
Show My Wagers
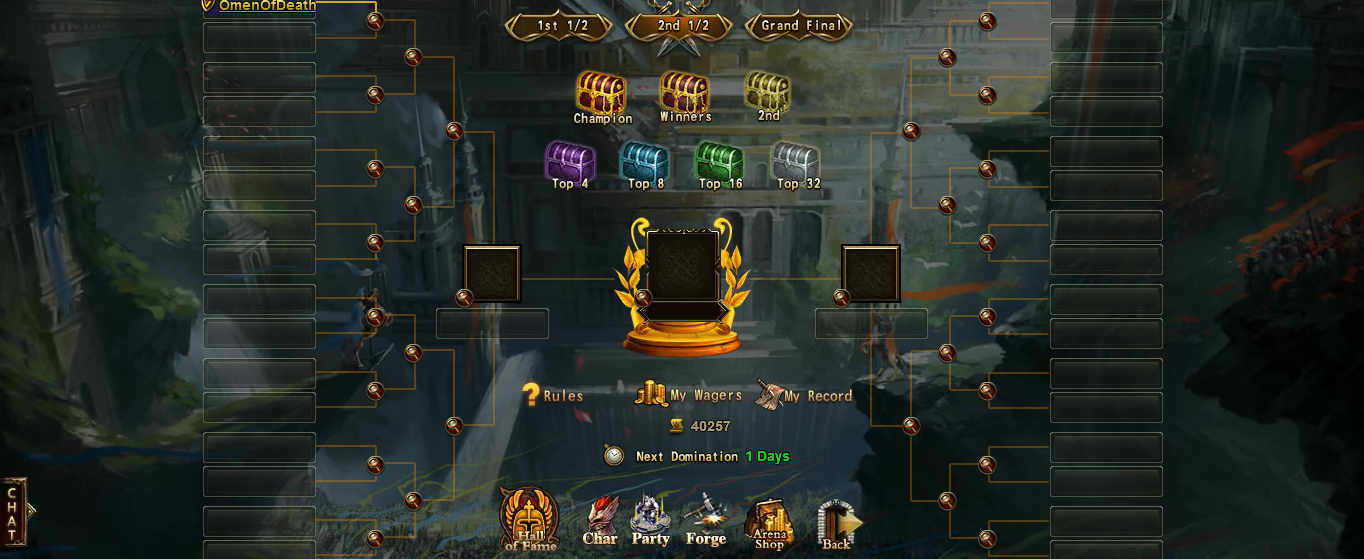coord(689,395)
